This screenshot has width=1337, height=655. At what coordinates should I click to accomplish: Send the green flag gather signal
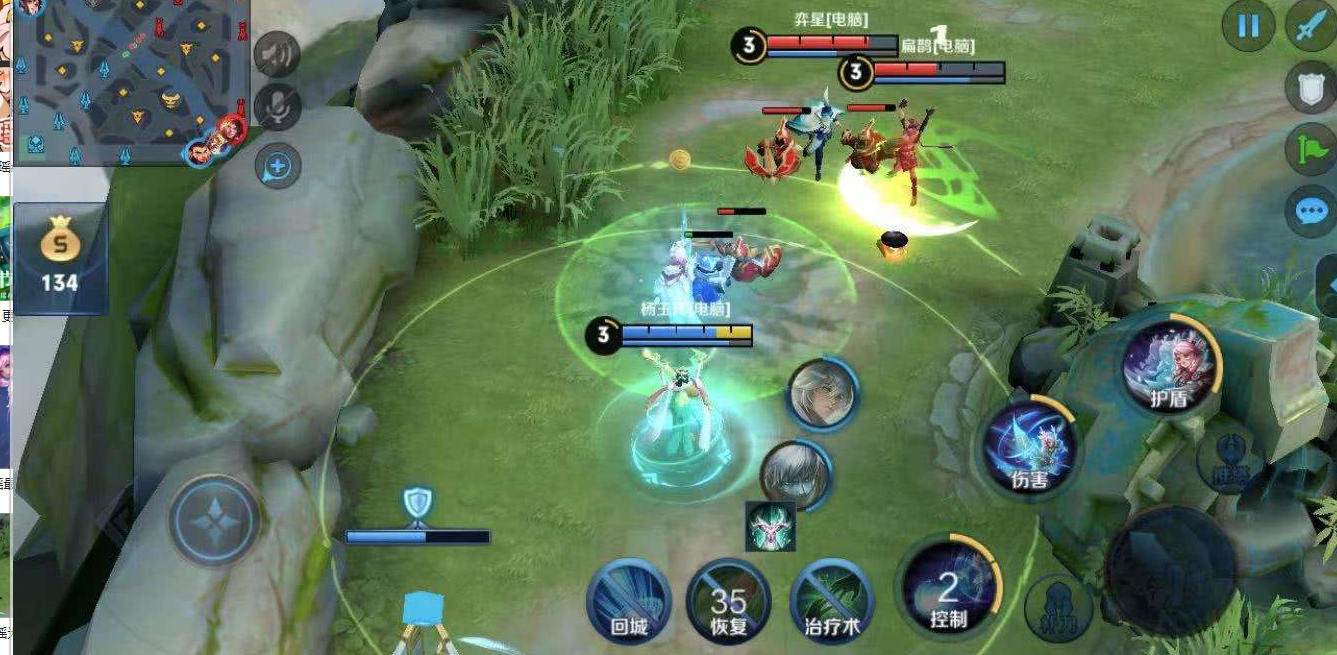1310,150
